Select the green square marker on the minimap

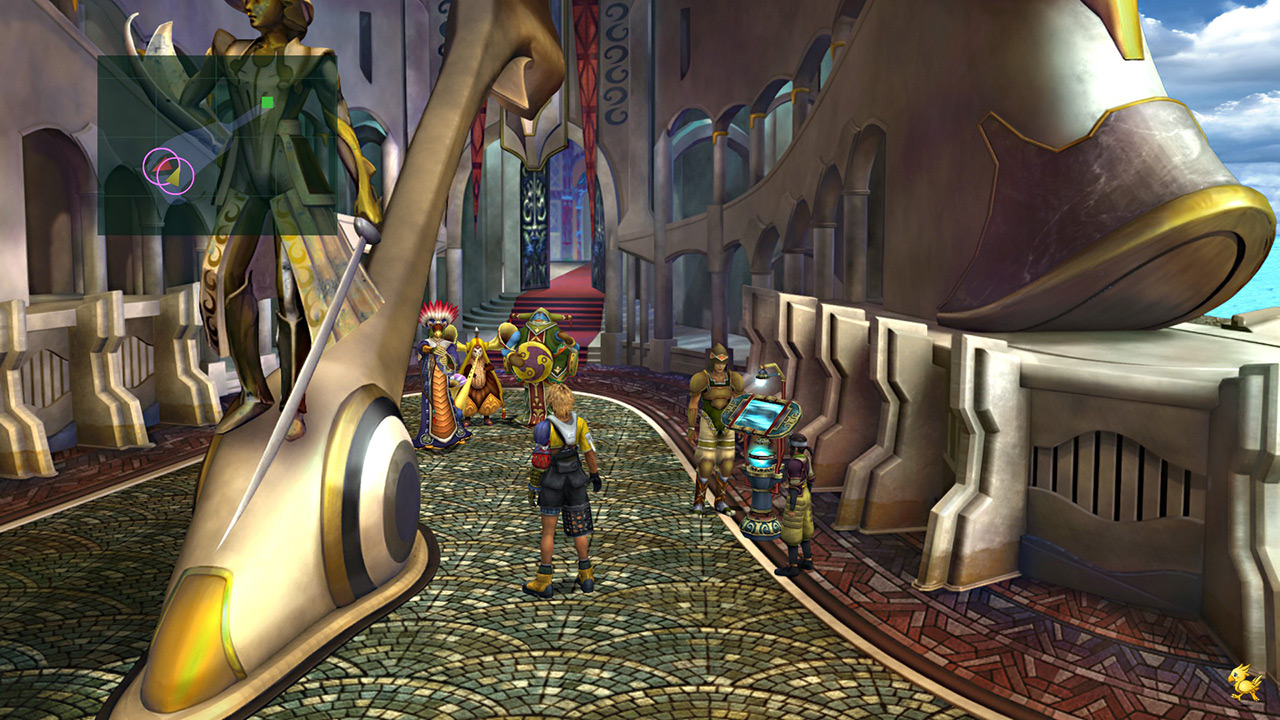click(x=267, y=102)
